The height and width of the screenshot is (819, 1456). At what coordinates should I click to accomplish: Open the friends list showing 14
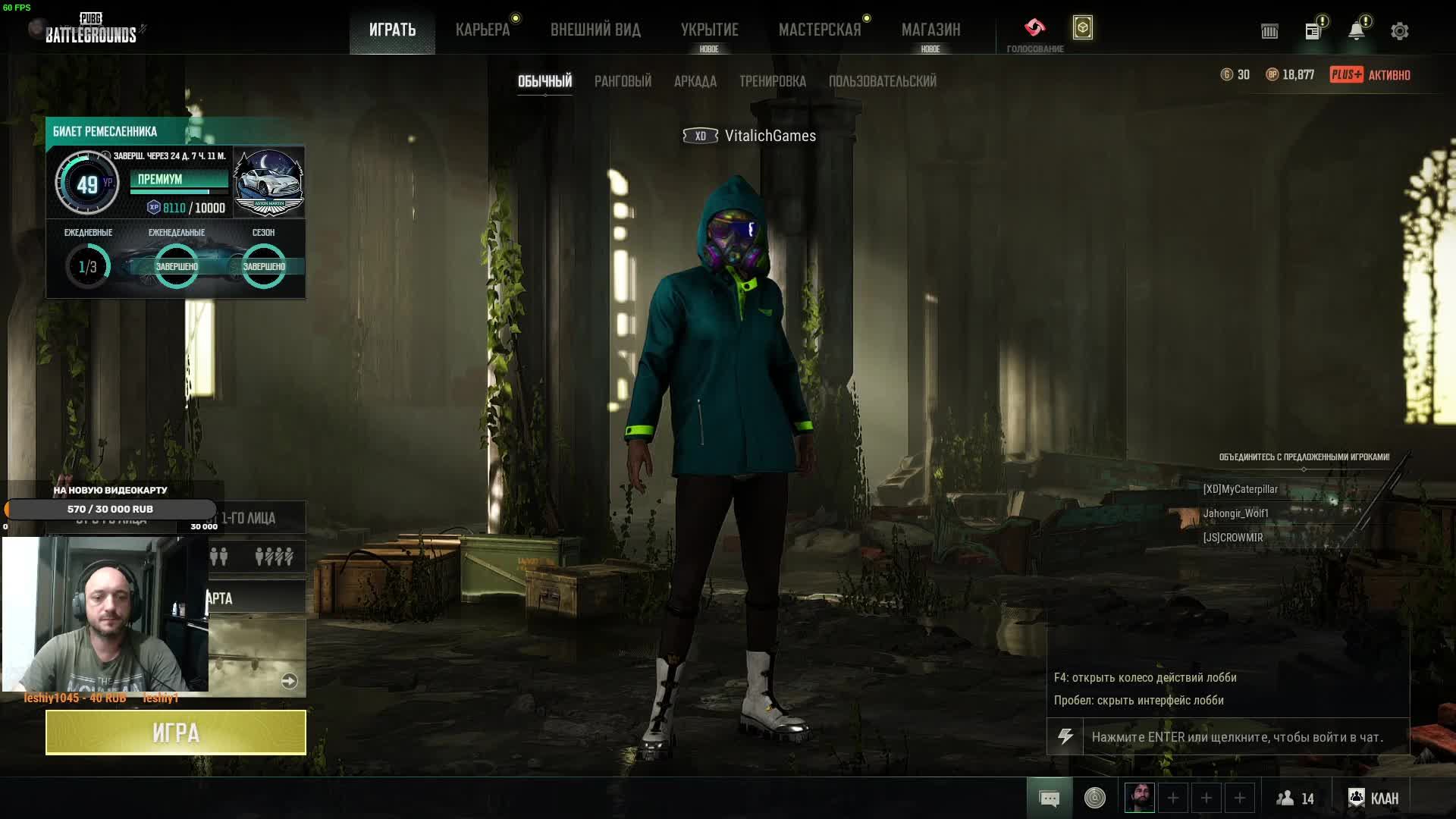(x=1295, y=798)
